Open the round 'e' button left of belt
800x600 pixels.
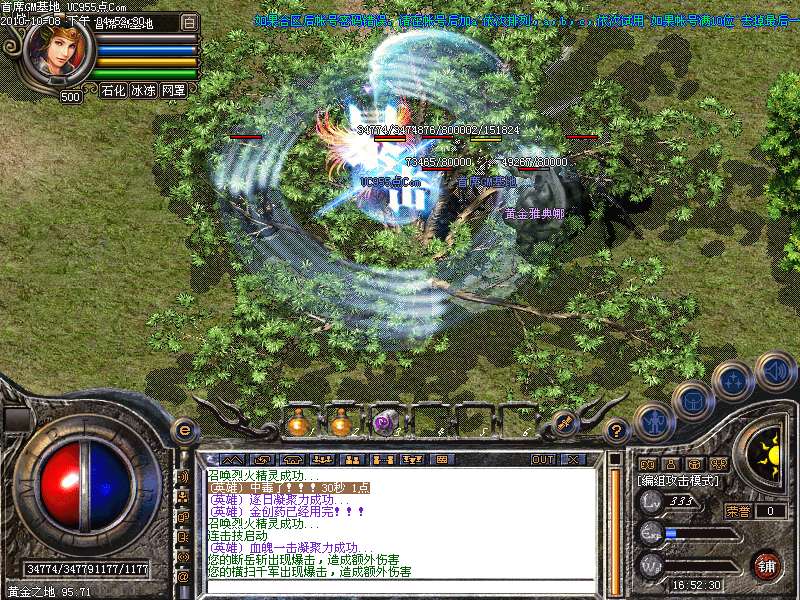pos(184,430)
